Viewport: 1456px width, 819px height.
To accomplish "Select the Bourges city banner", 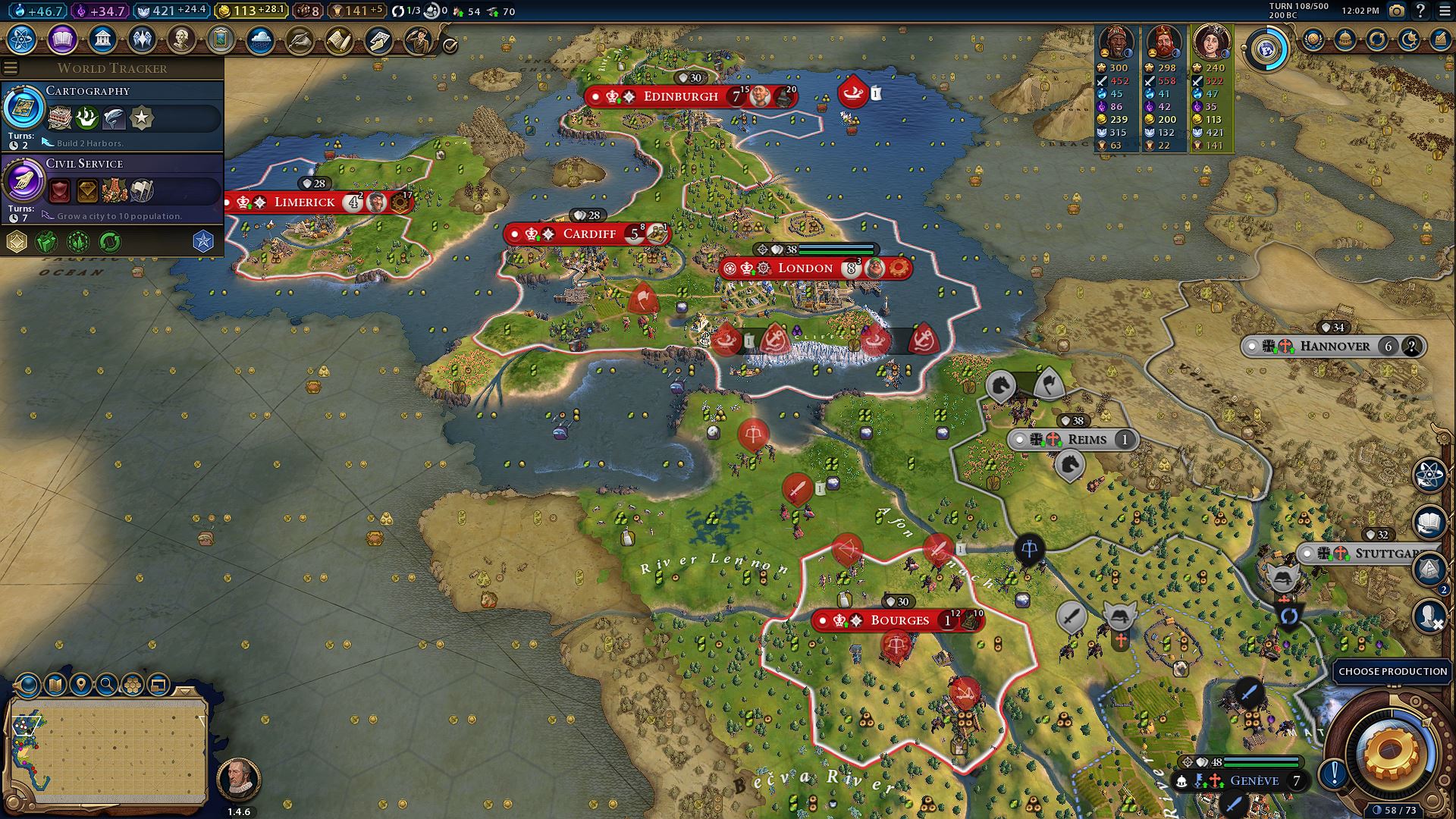I will tap(899, 620).
